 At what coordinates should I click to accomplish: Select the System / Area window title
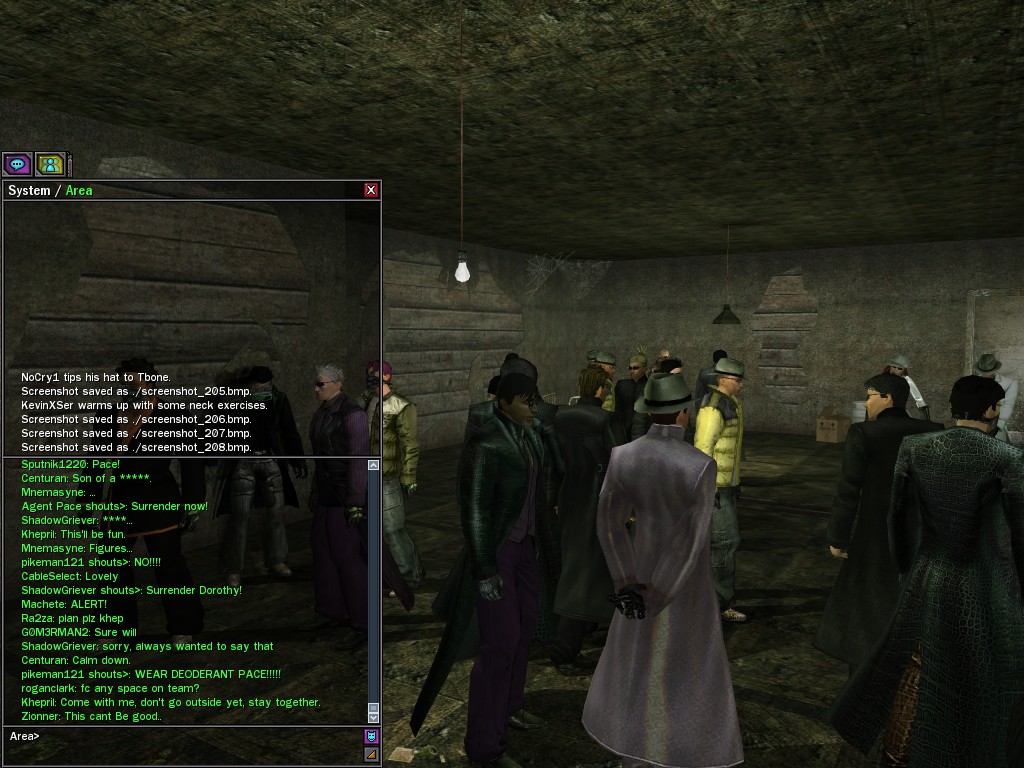coord(50,190)
